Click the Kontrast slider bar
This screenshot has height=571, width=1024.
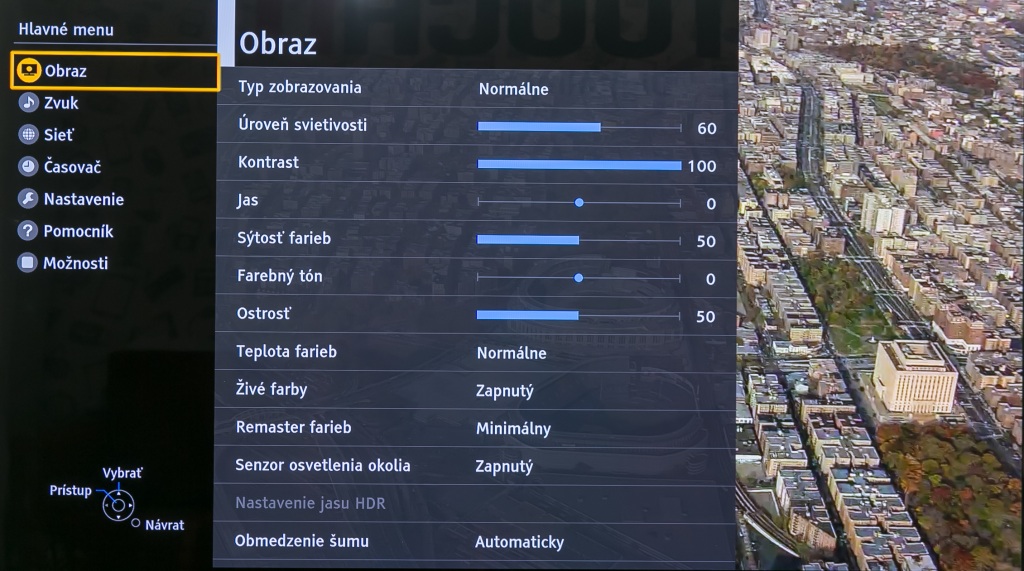(x=579, y=165)
